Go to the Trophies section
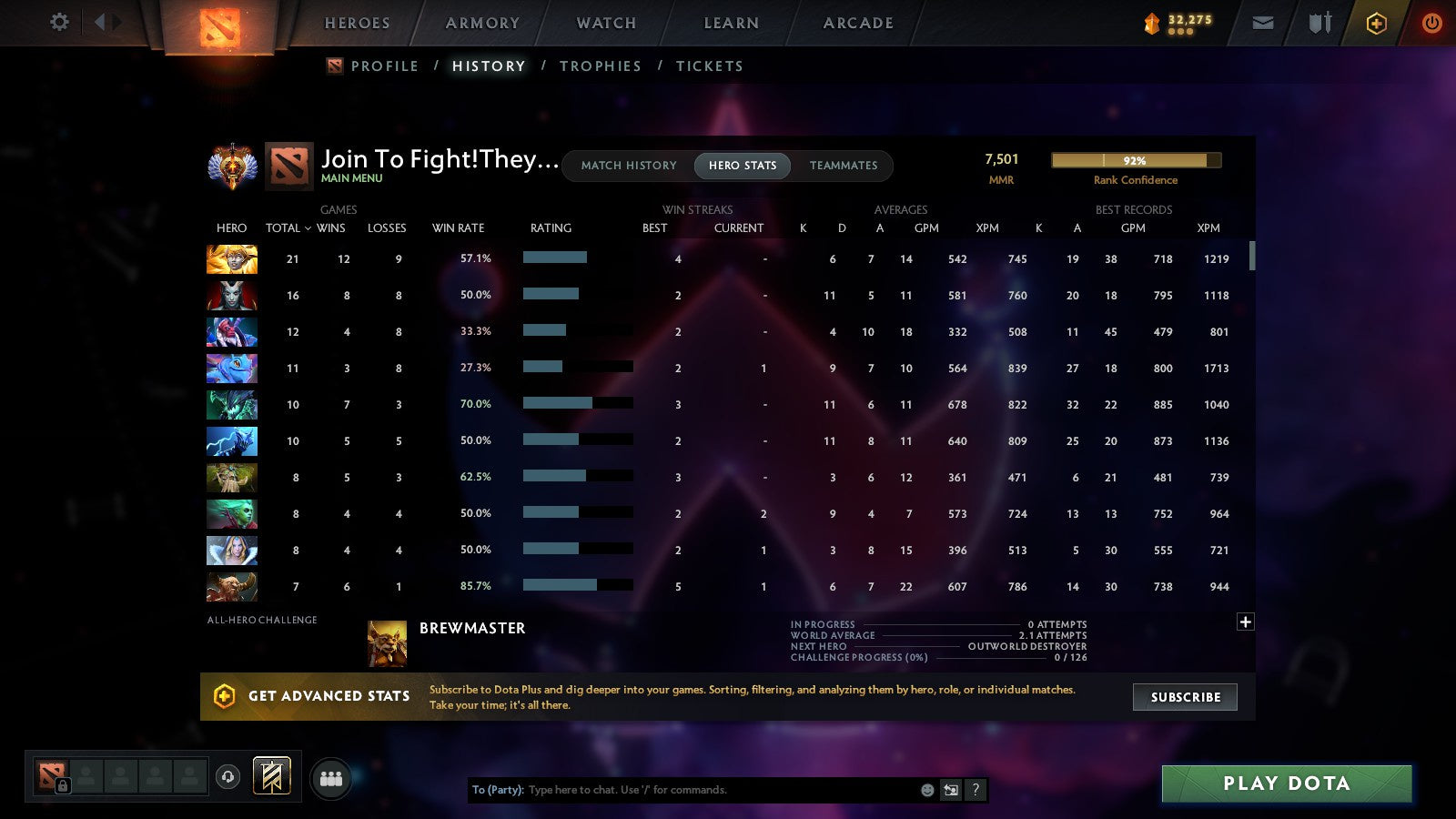The image size is (1456, 819). (601, 66)
